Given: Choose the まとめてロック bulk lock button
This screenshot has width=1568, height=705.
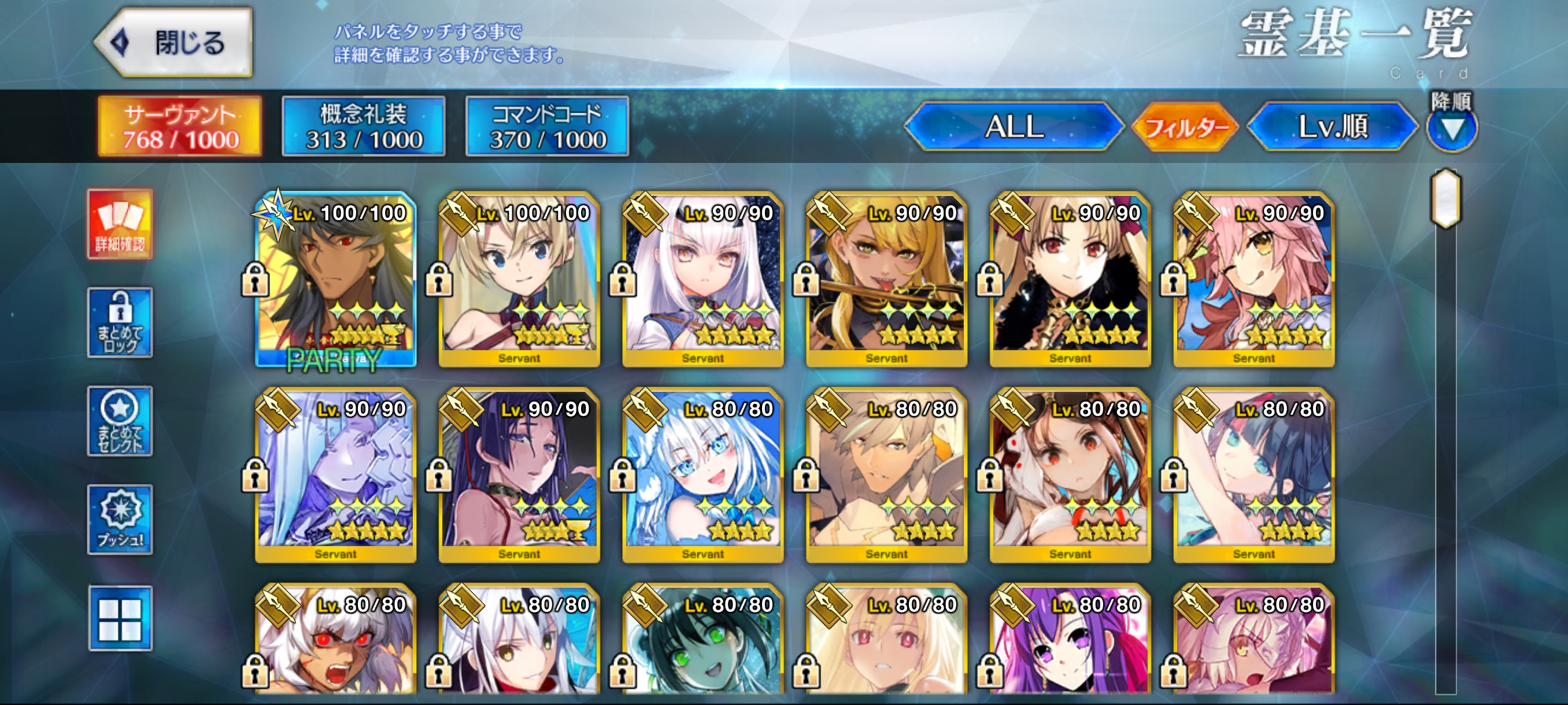Looking at the screenshot, I should click(x=120, y=323).
